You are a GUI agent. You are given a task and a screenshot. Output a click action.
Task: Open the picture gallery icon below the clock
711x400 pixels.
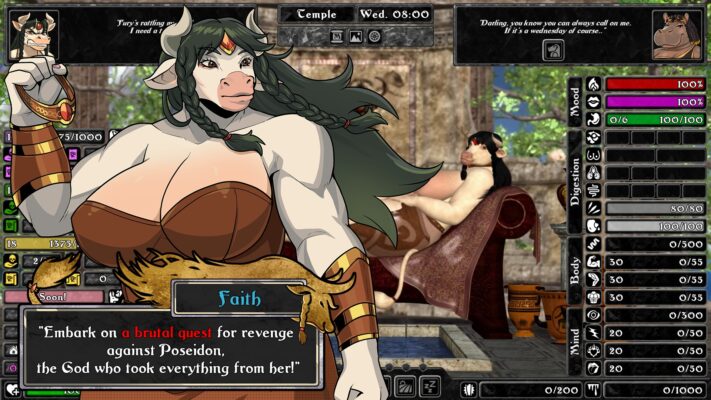355,36
